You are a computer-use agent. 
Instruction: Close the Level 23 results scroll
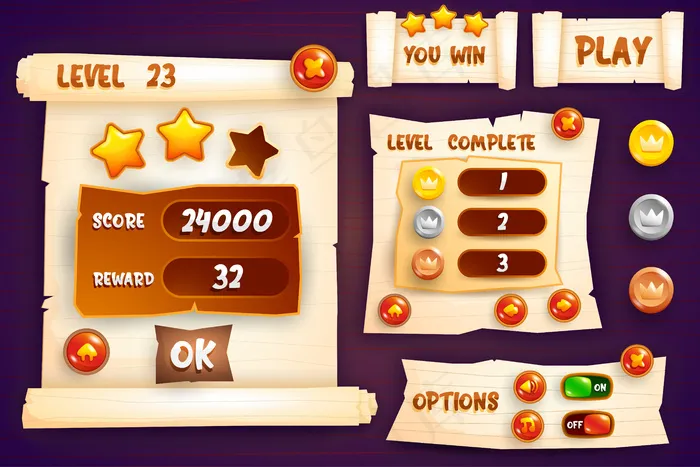point(313,69)
